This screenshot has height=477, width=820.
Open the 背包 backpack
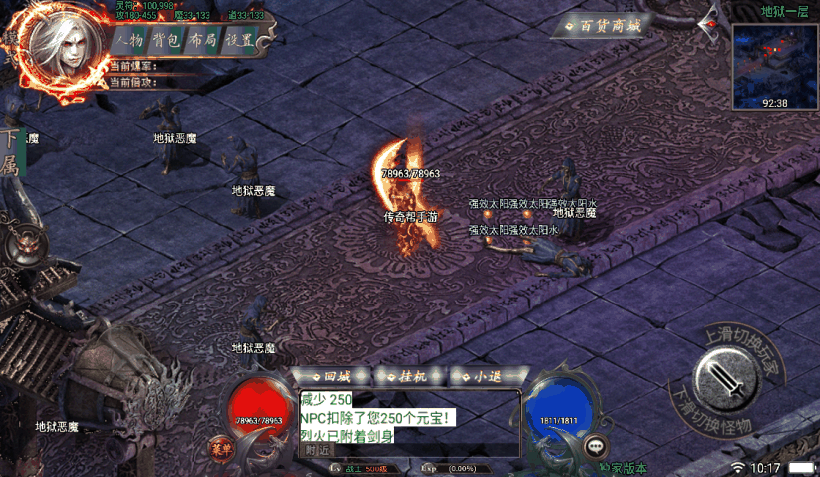(166, 40)
